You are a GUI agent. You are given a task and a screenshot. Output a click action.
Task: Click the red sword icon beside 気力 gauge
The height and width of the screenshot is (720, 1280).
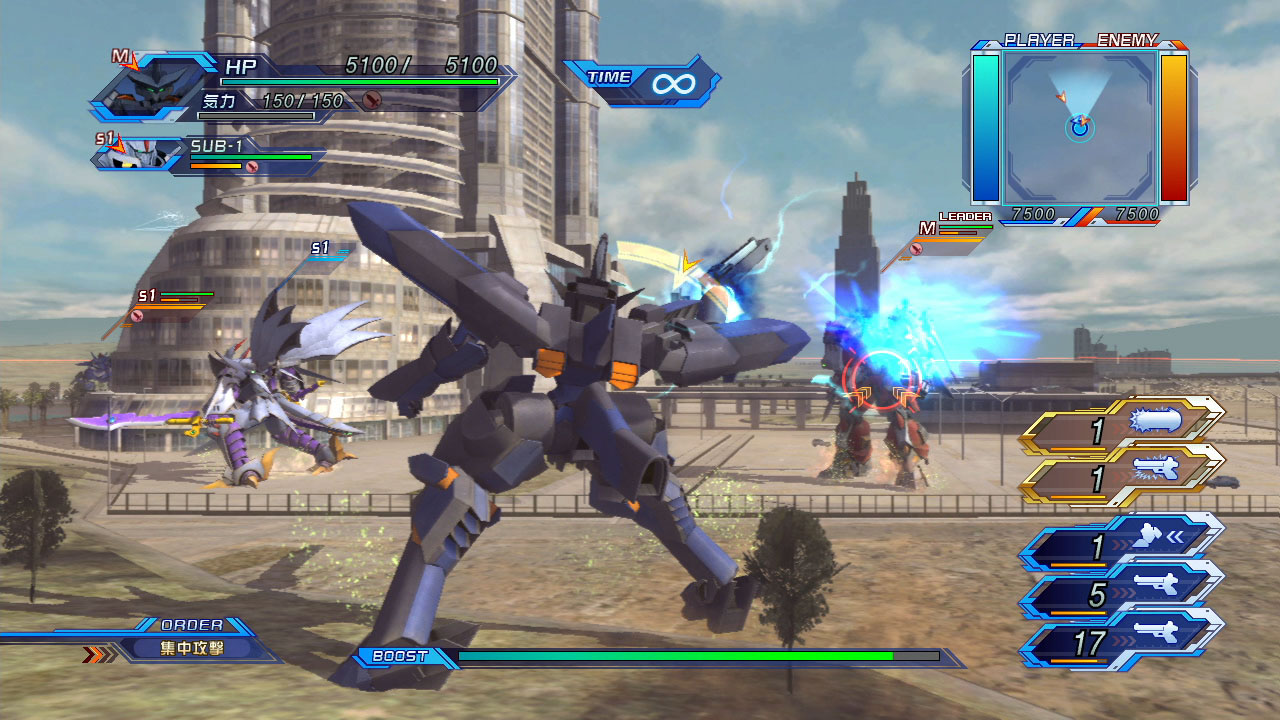click(x=372, y=100)
